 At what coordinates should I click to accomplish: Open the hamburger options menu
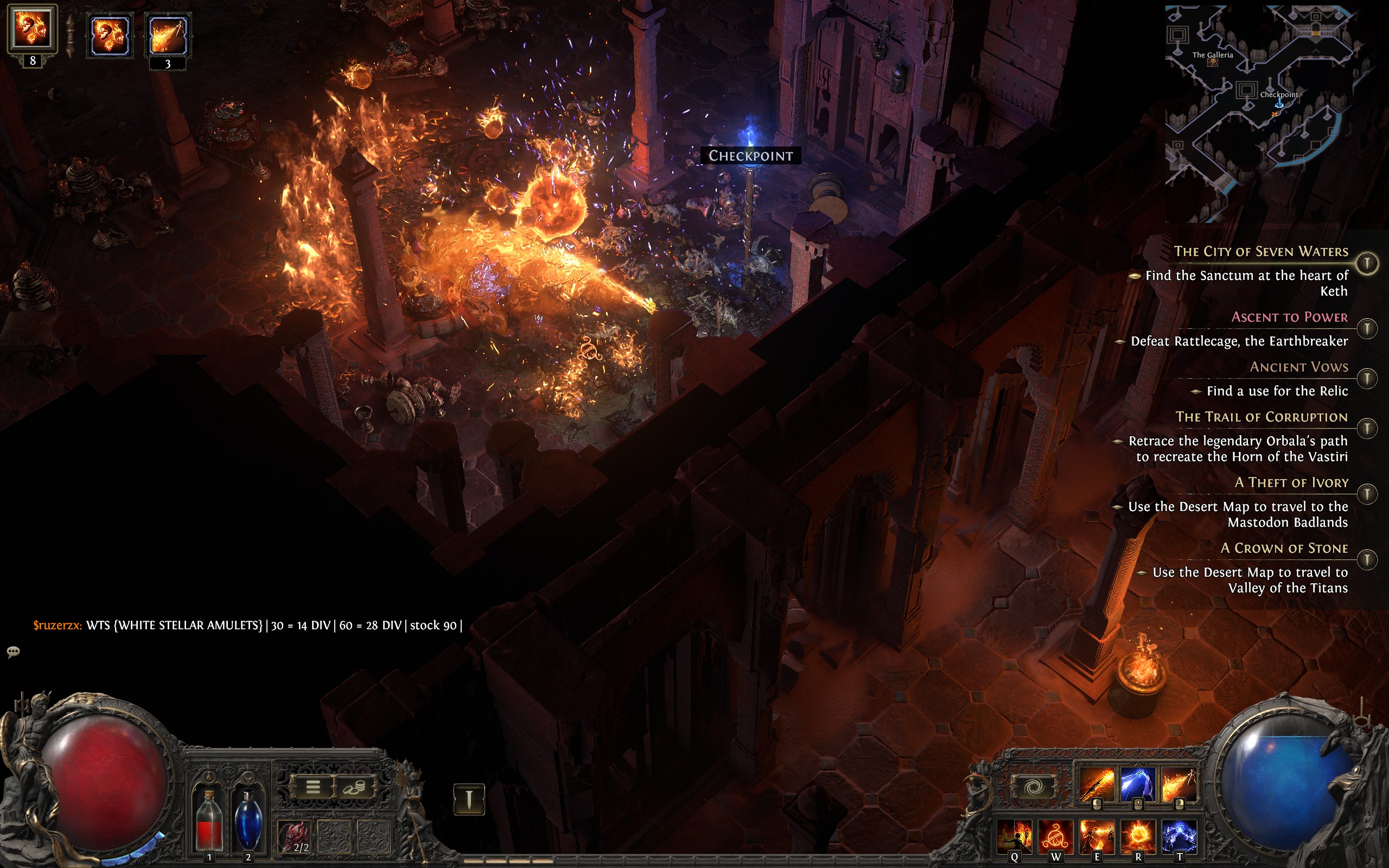(x=314, y=788)
